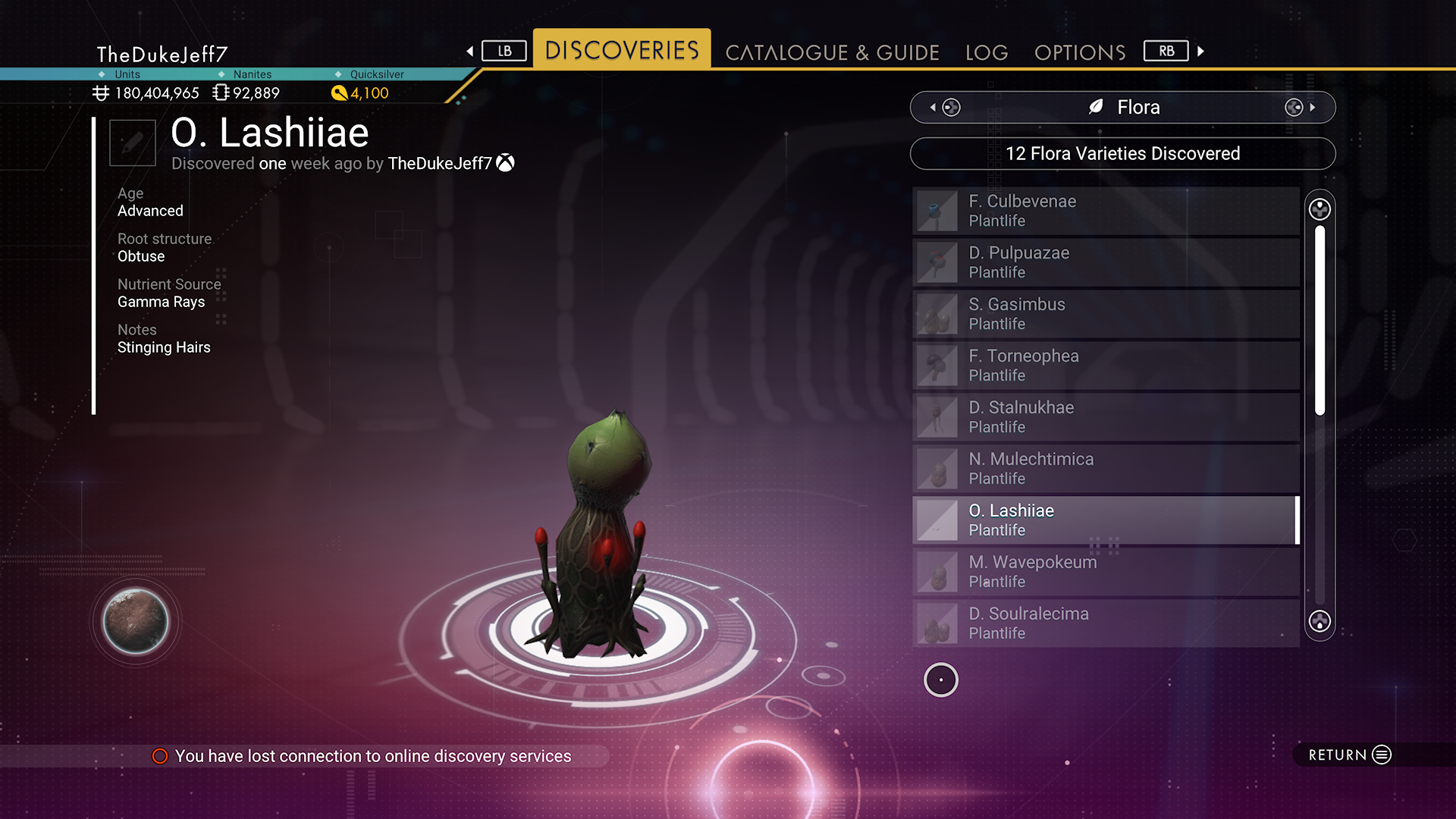Click the planet thumbnail icon

(136, 621)
